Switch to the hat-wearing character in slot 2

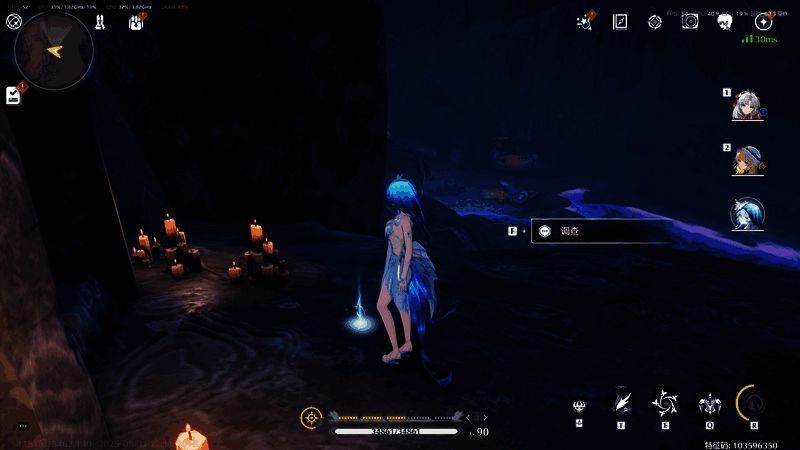pos(746,160)
